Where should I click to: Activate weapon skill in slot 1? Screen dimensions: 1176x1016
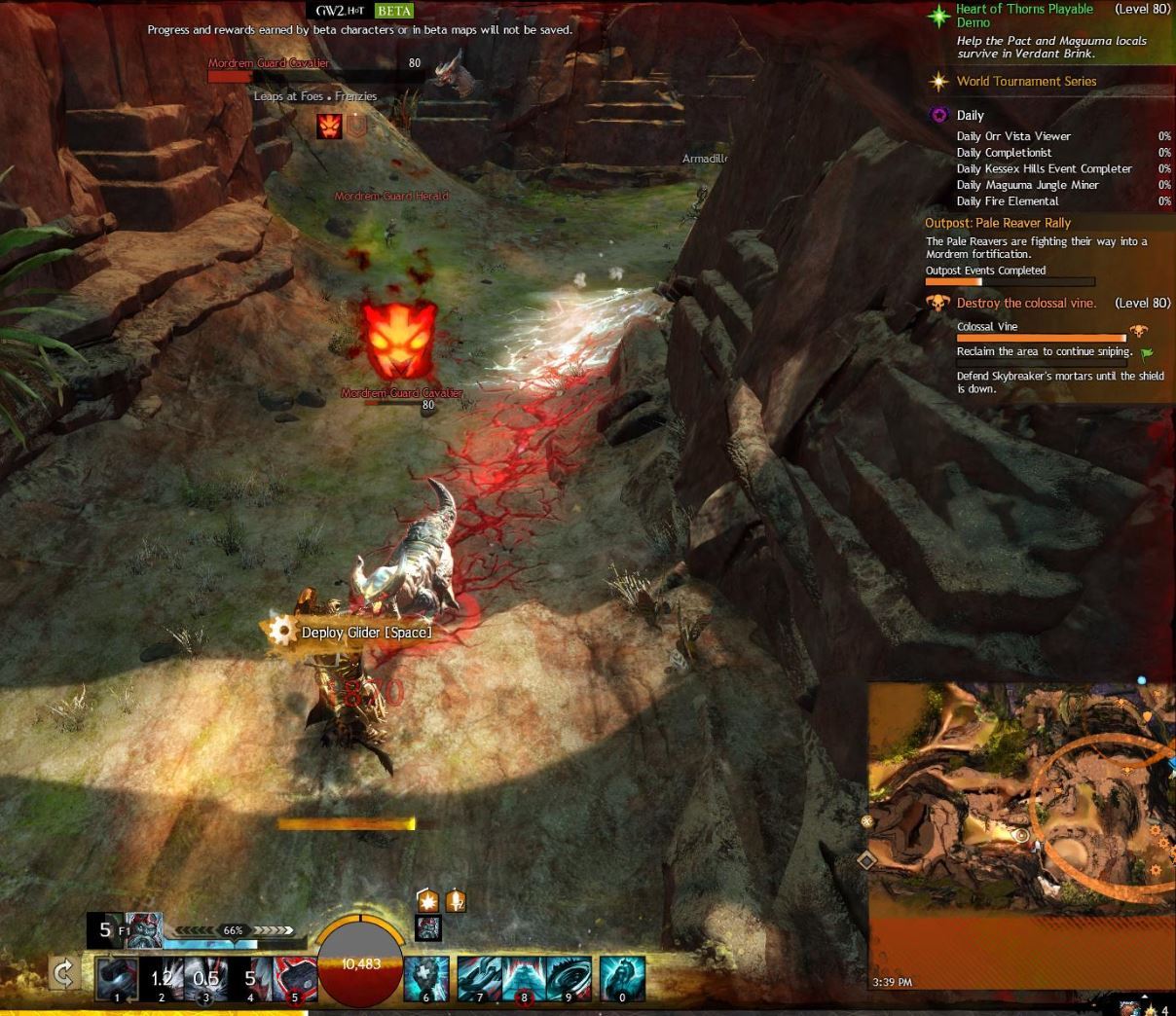[117, 977]
